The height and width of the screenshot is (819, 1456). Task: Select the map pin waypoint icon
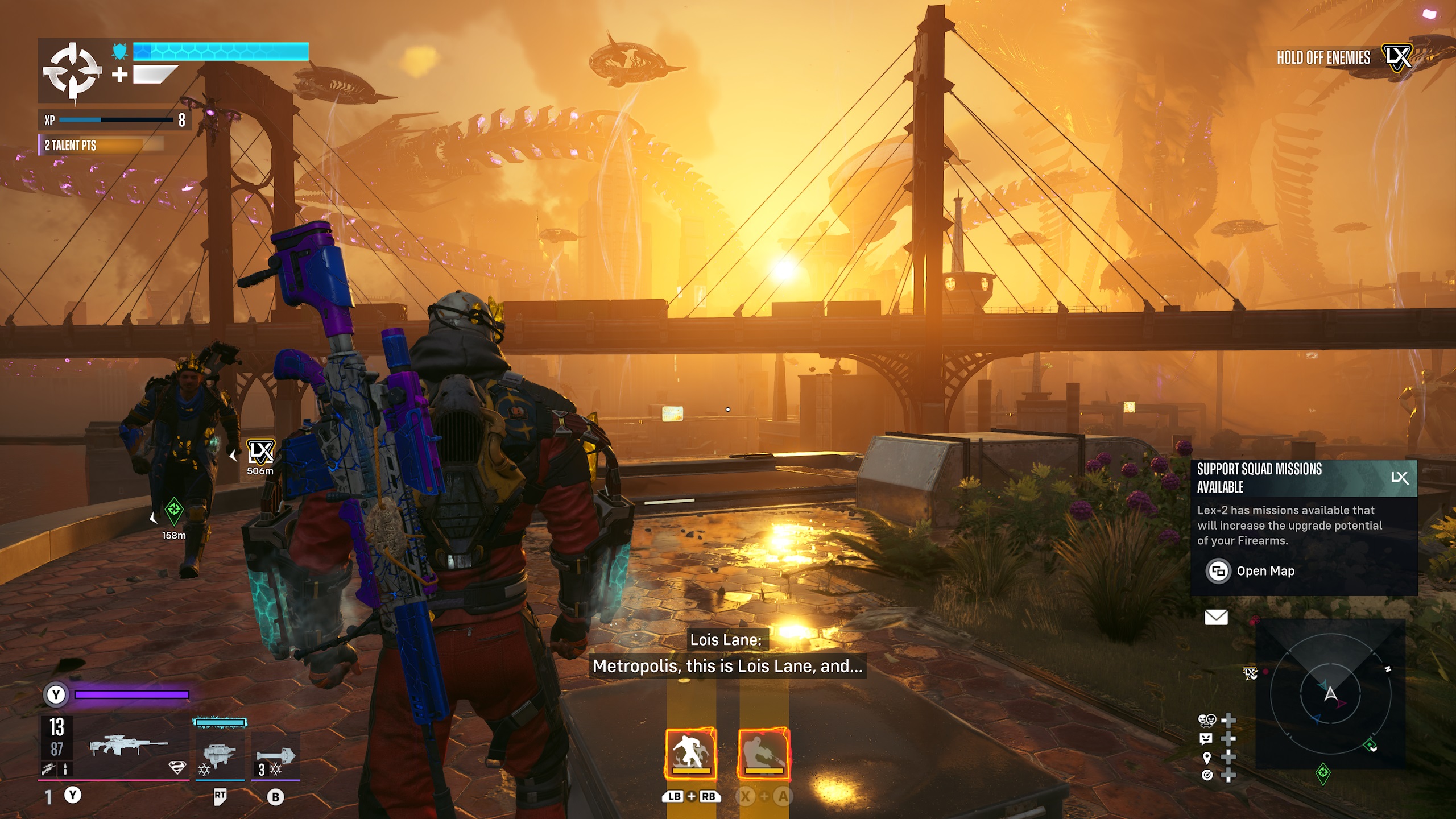click(x=1207, y=757)
